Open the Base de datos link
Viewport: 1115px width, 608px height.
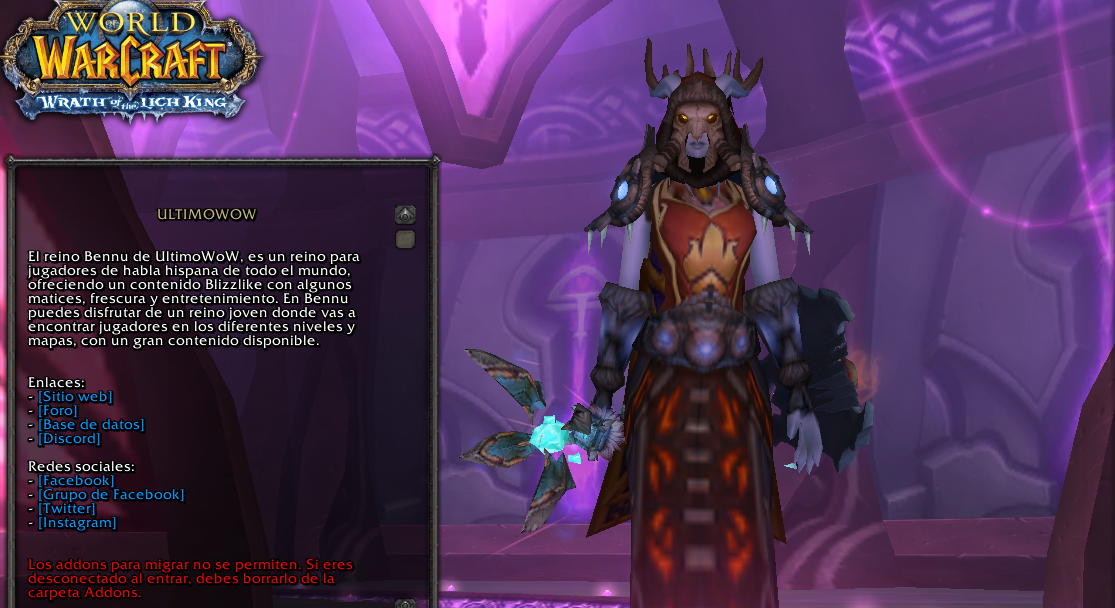pyautogui.click(x=91, y=425)
